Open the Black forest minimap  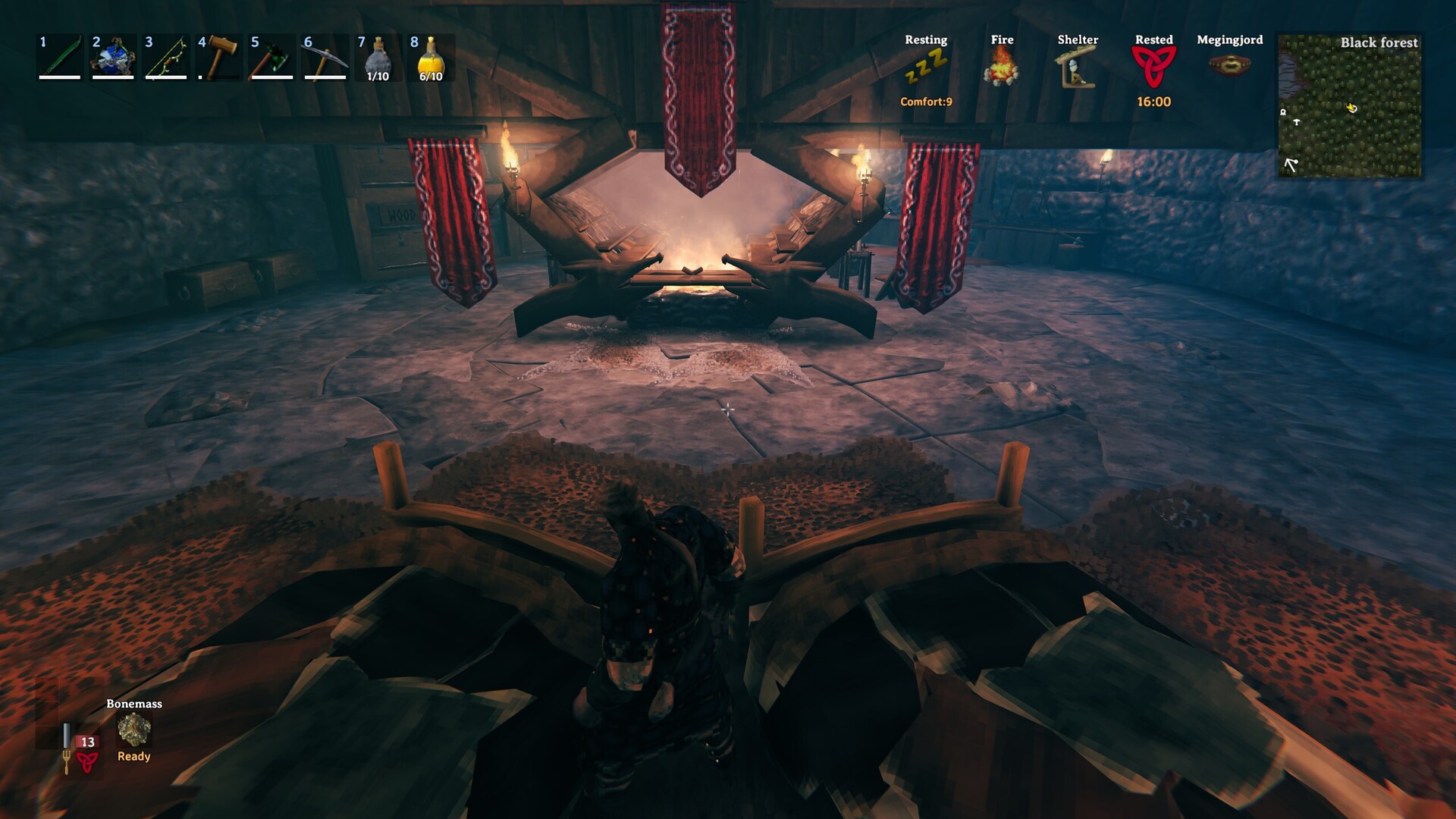(x=1350, y=106)
